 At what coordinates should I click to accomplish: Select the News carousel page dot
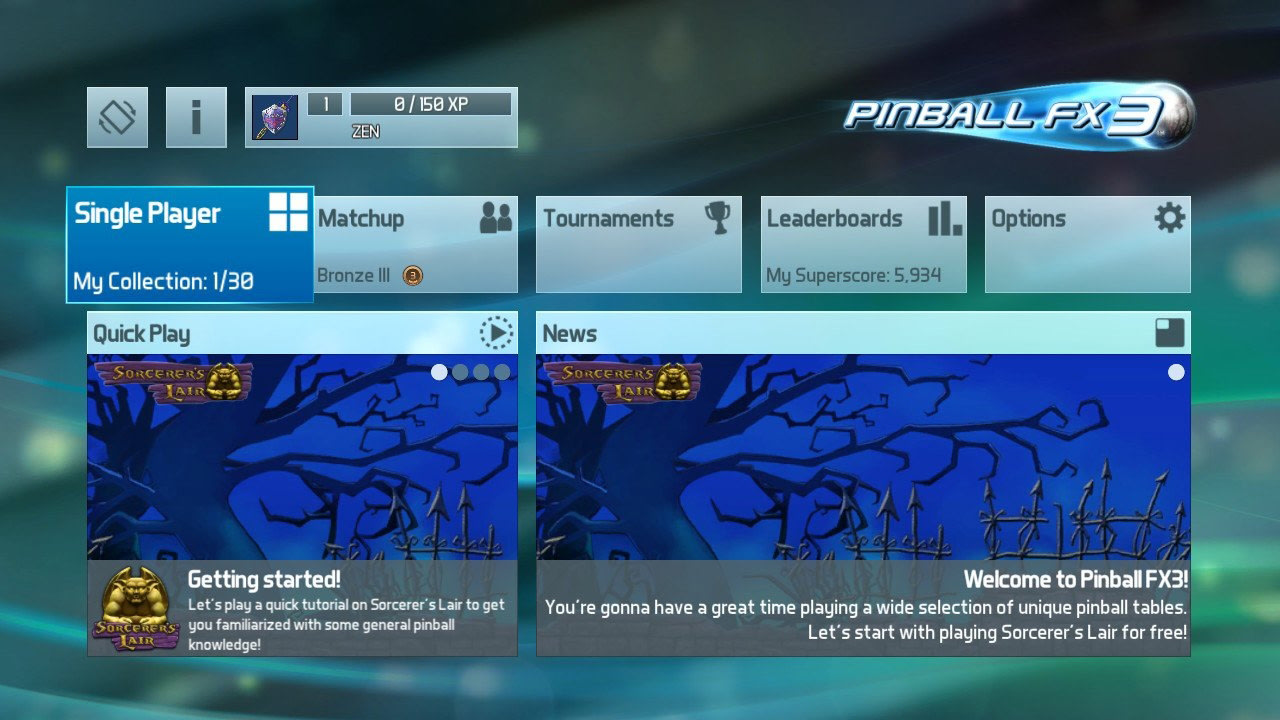pos(1176,371)
